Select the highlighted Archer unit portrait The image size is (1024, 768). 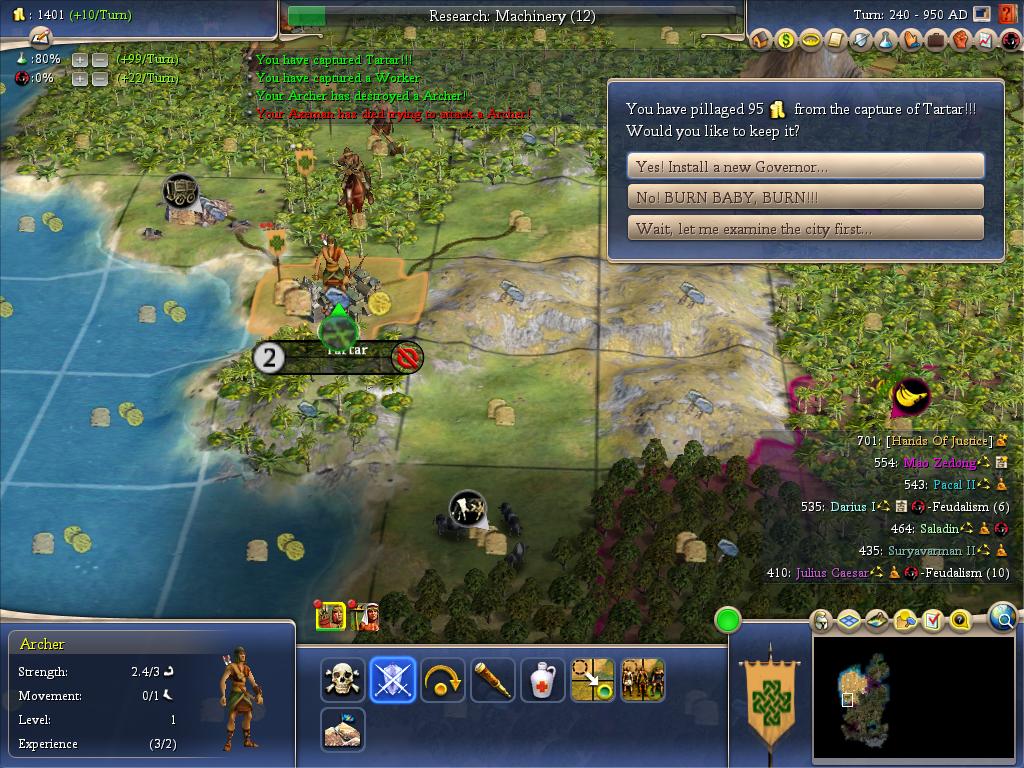point(330,616)
